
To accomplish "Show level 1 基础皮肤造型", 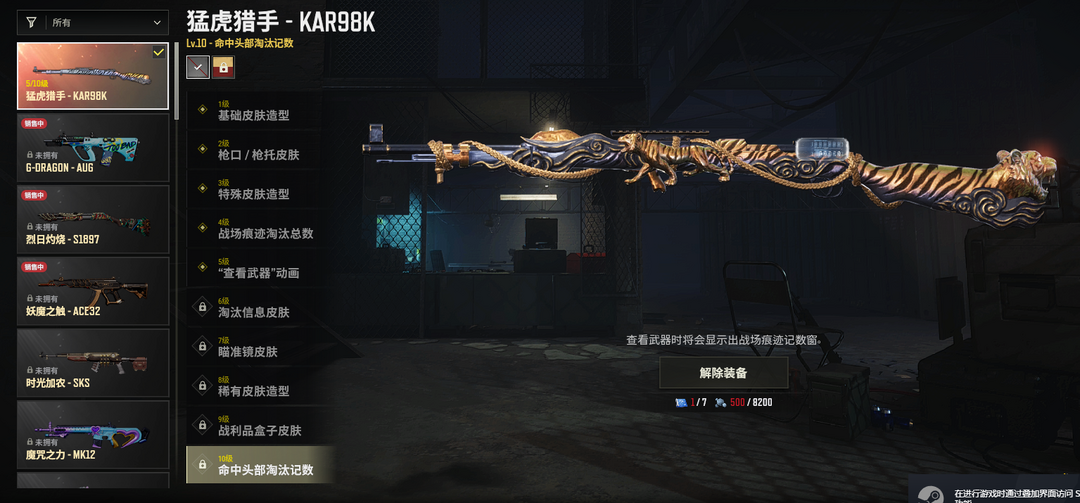I will point(255,110).
